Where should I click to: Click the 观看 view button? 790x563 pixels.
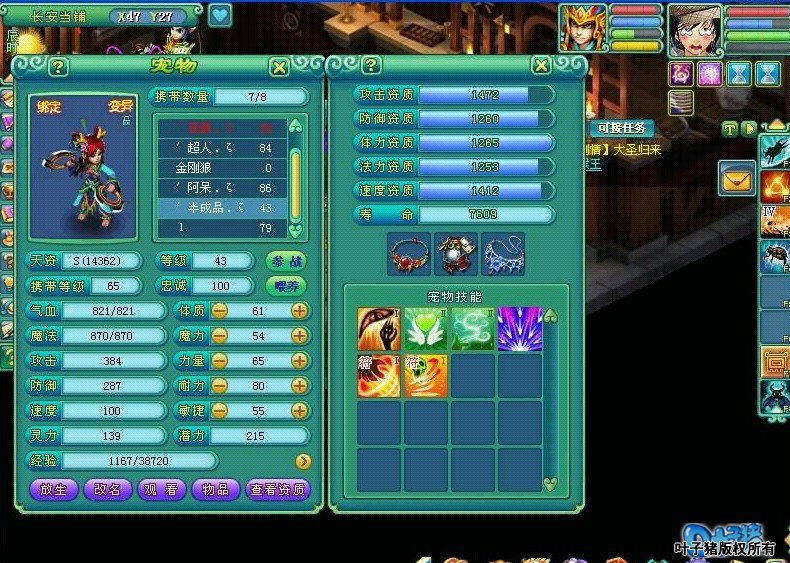coord(160,490)
